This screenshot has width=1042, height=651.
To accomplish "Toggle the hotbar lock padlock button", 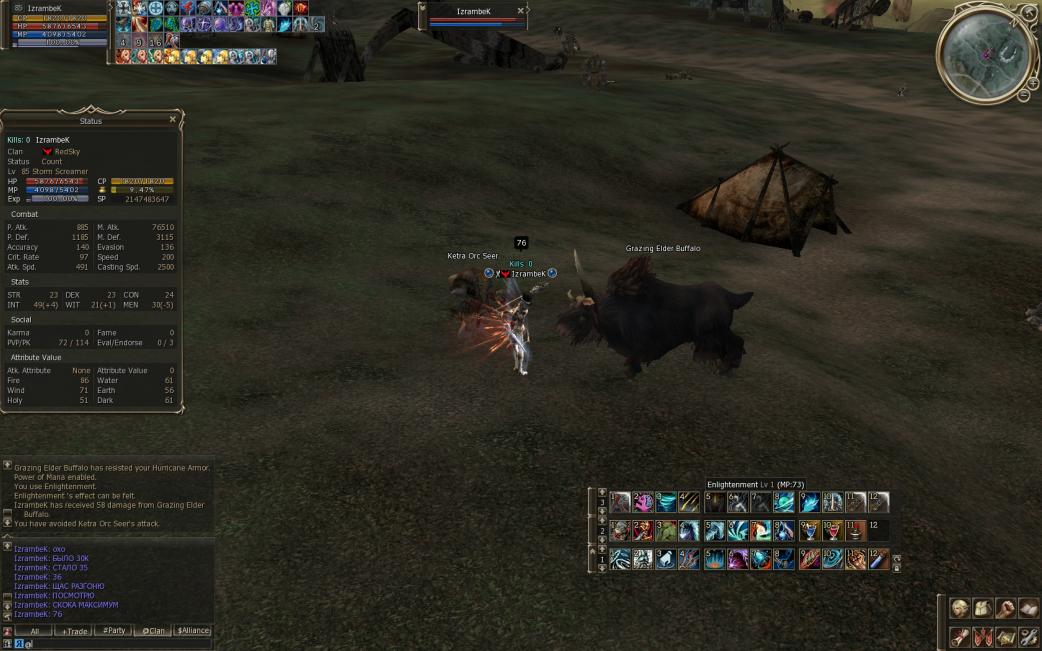I will pyautogui.click(x=896, y=567).
